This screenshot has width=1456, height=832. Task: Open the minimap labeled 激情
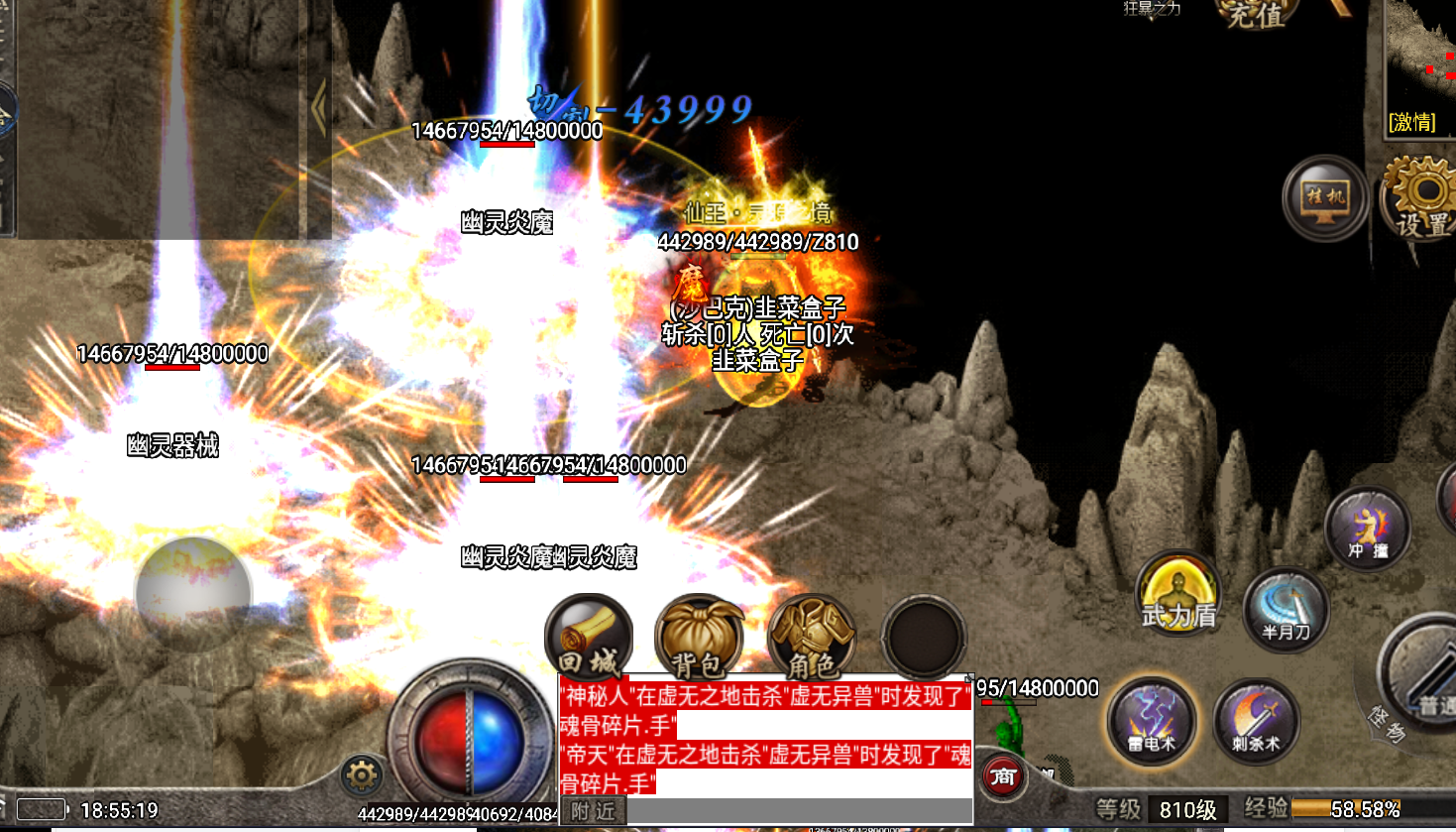1419,69
